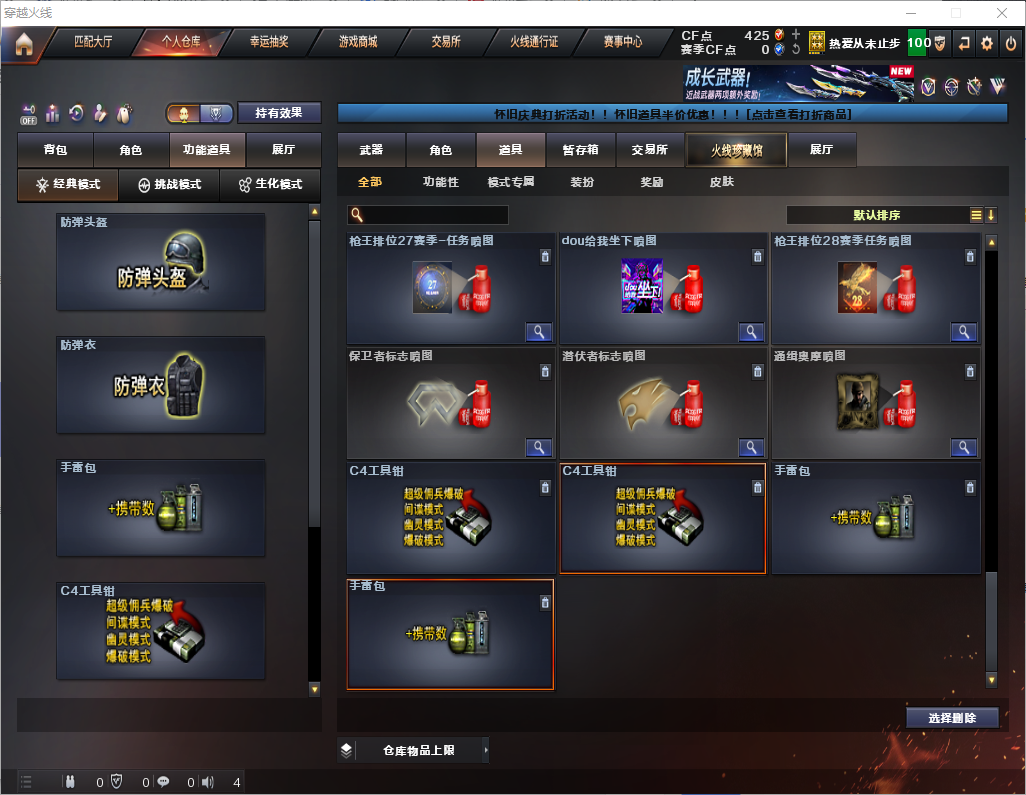The height and width of the screenshot is (795, 1026).
Task: Switch to the 武器 warehouse tab
Action: coord(371,150)
